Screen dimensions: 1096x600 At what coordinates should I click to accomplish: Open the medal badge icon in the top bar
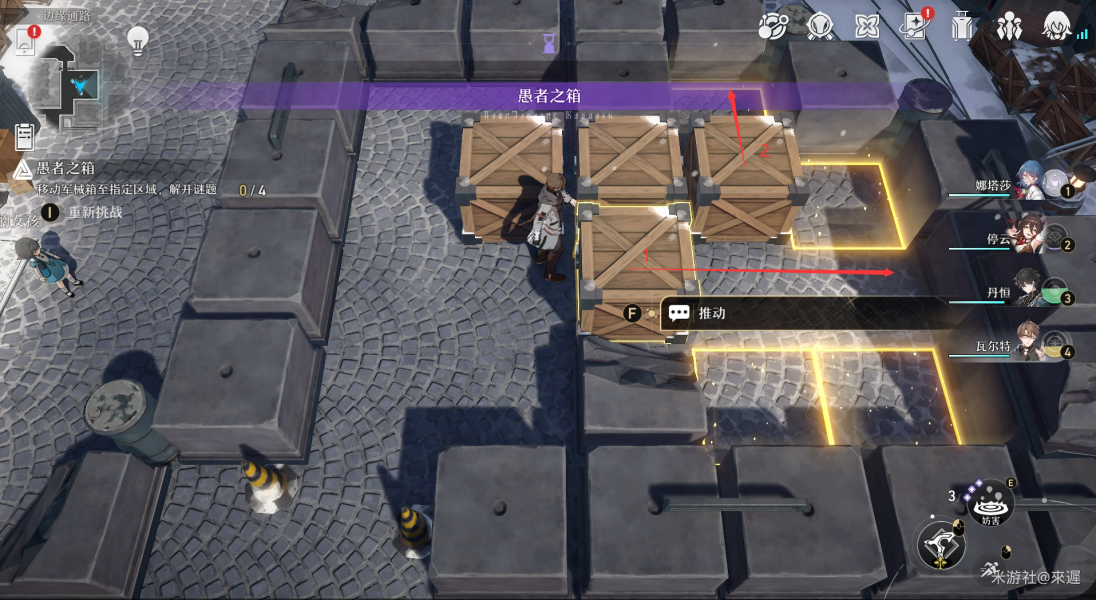click(x=820, y=27)
